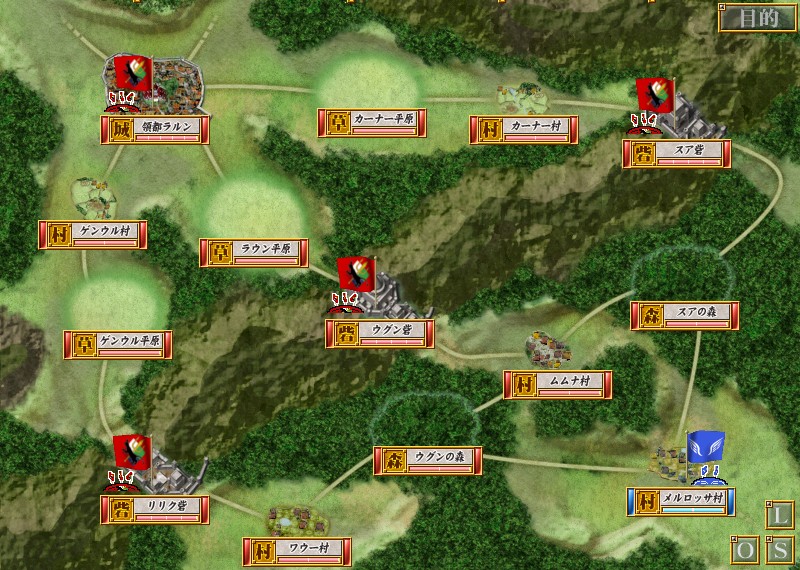Select the ウグンの森 forest label
Screen dimensions: 800x570
[x=428, y=460]
